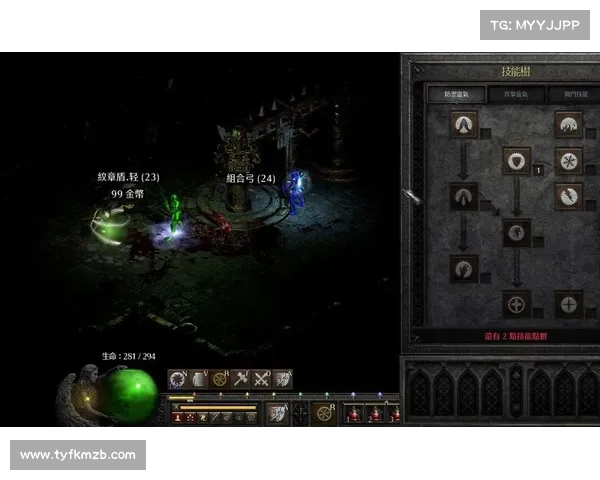
Task: Choose the Resist Fire aura skill
Action: (x=568, y=124)
